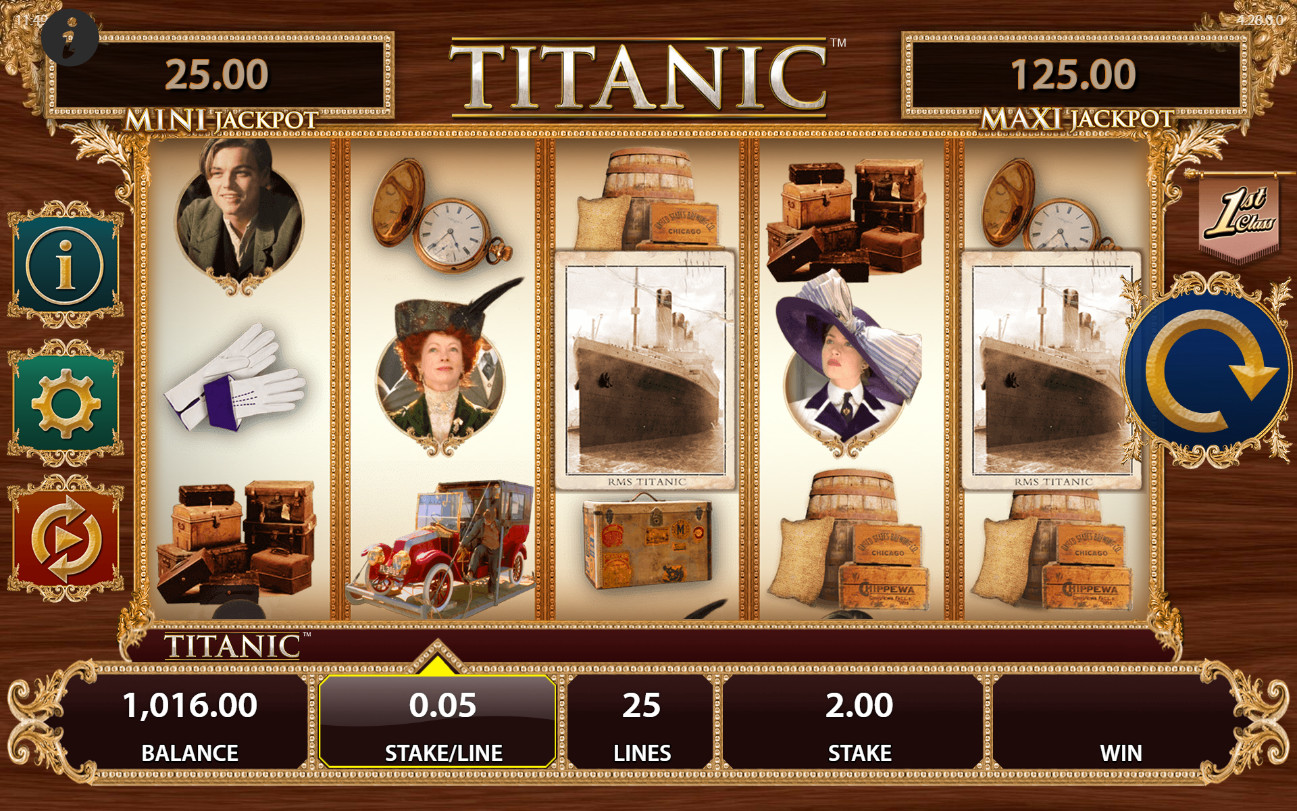Activate the red autoplay button
Screen dimensions: 1297x811
66,540
